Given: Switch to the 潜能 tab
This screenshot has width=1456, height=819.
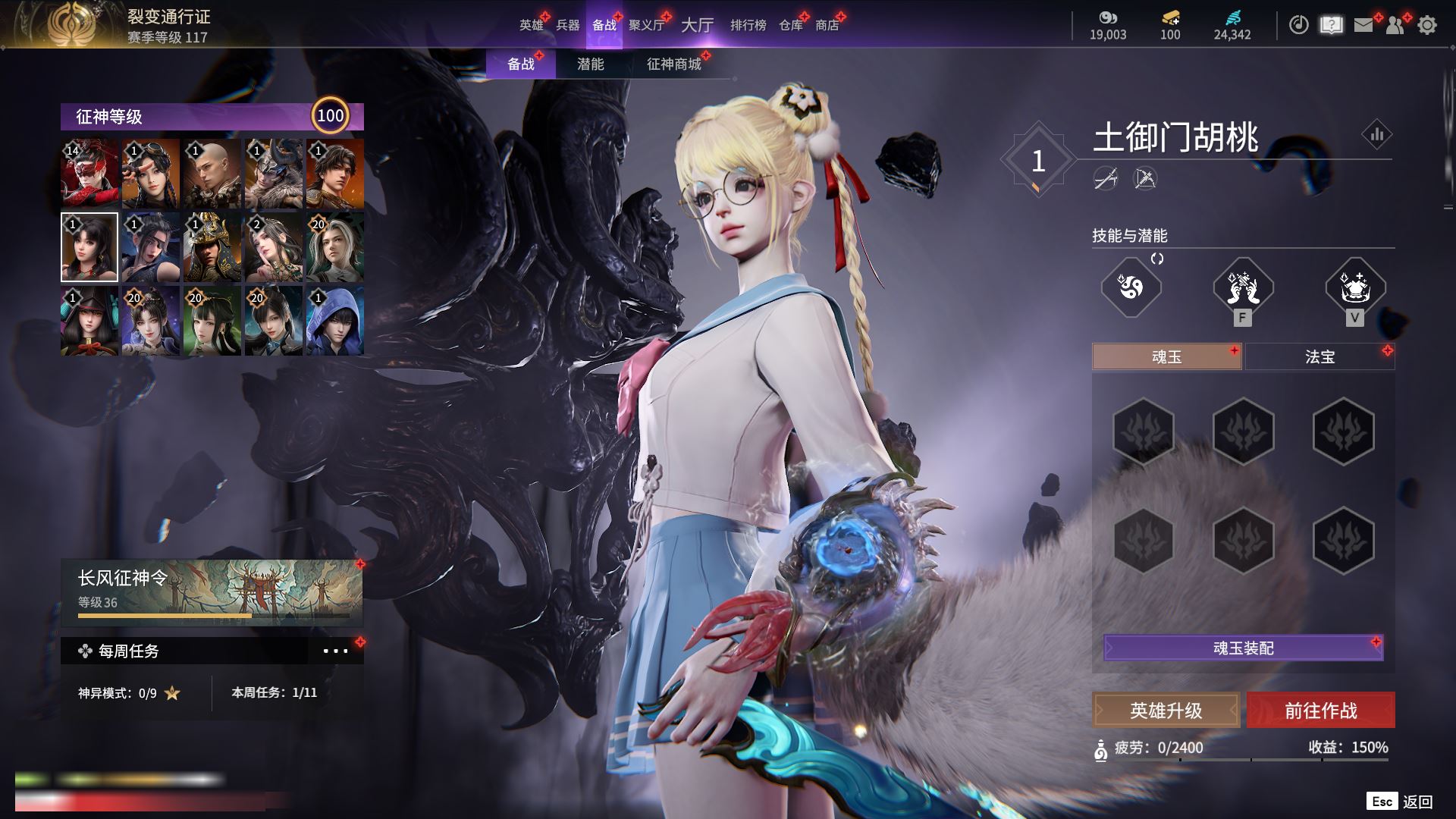Looking at the screenshot, I should (590, 64).
